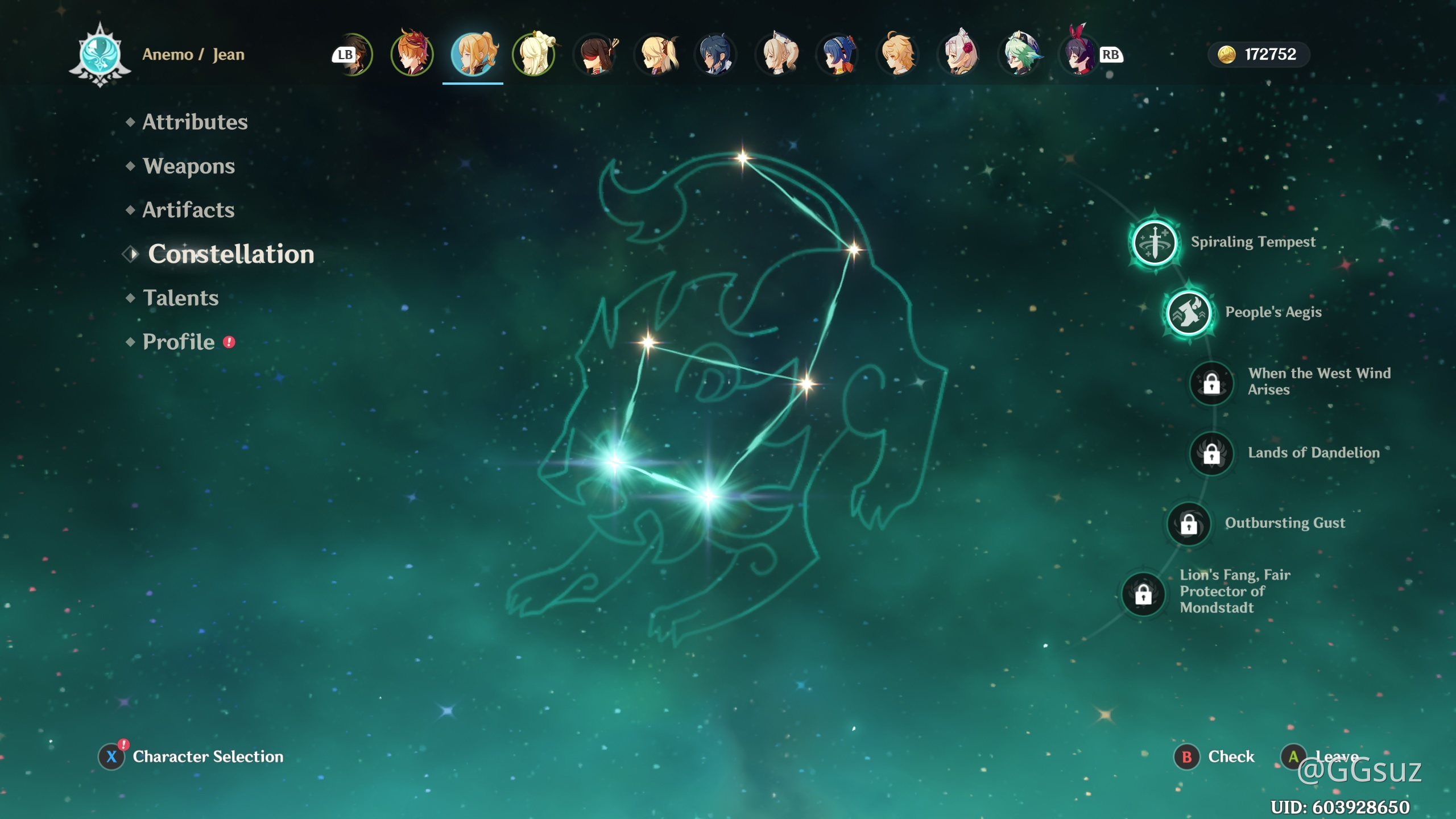Click the locked When the West Wind Arises node
This screenshot has height=819, width=1456.
point(1210,384)
